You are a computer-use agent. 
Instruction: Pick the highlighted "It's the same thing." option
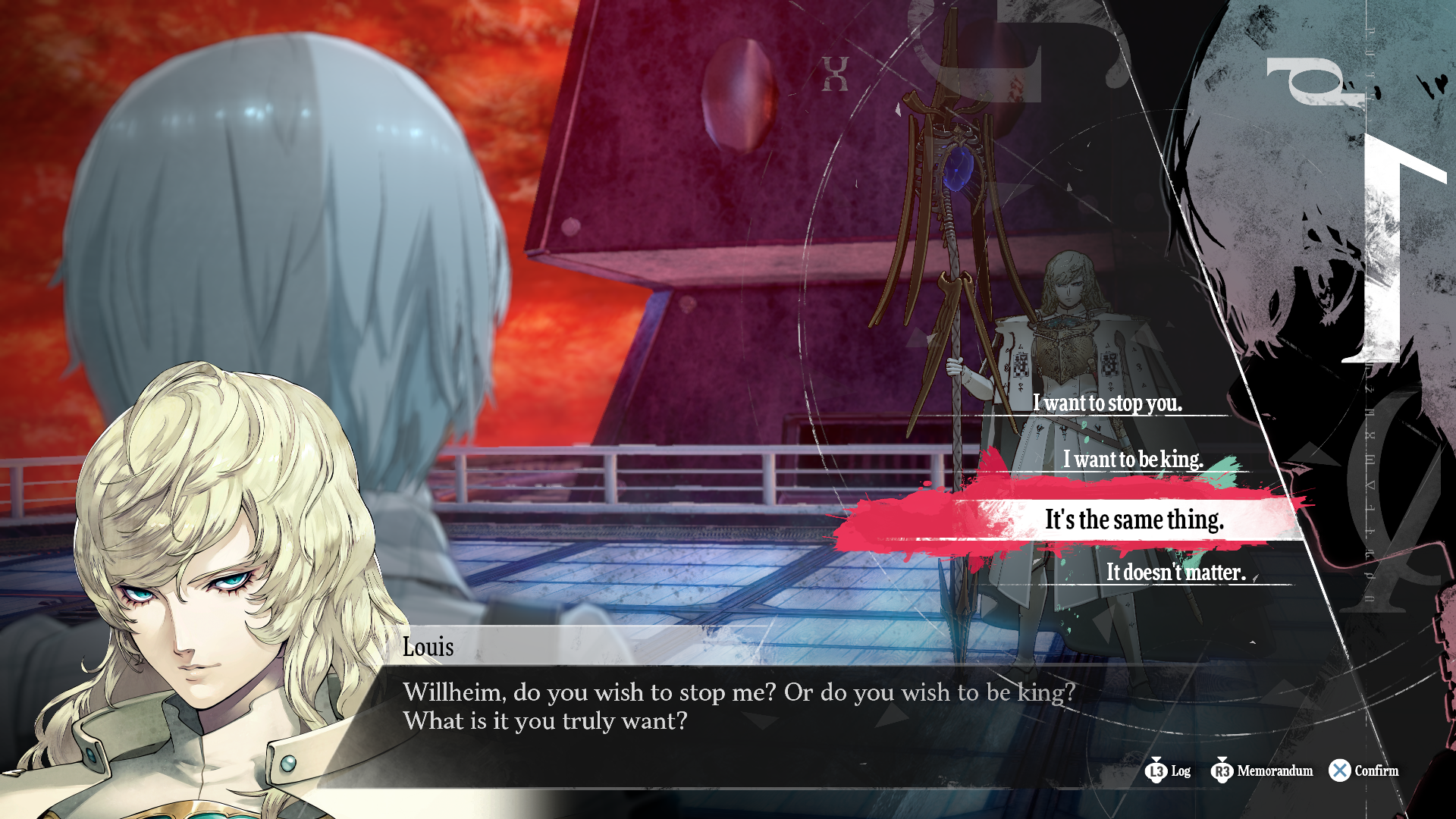(1134, 519)
